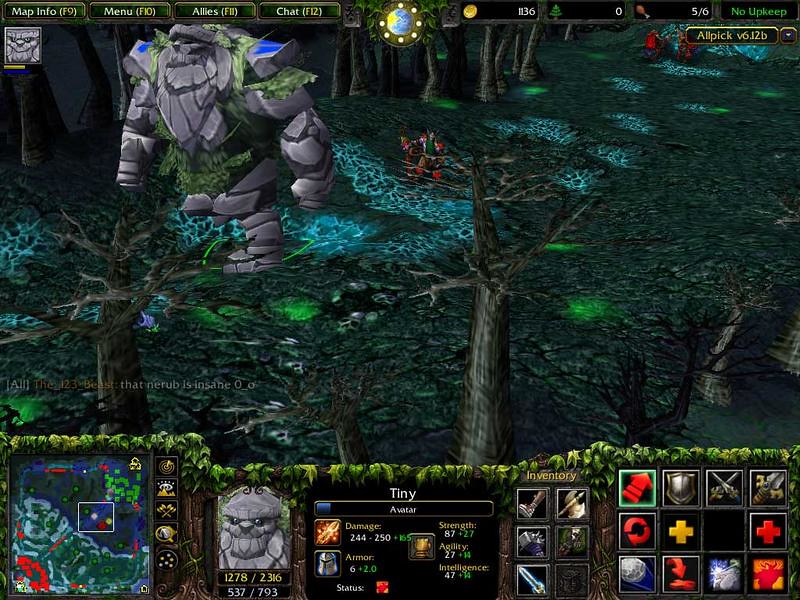Open the Map Info (F9) panel
800x600 pixels.
[x=43, y=12]
